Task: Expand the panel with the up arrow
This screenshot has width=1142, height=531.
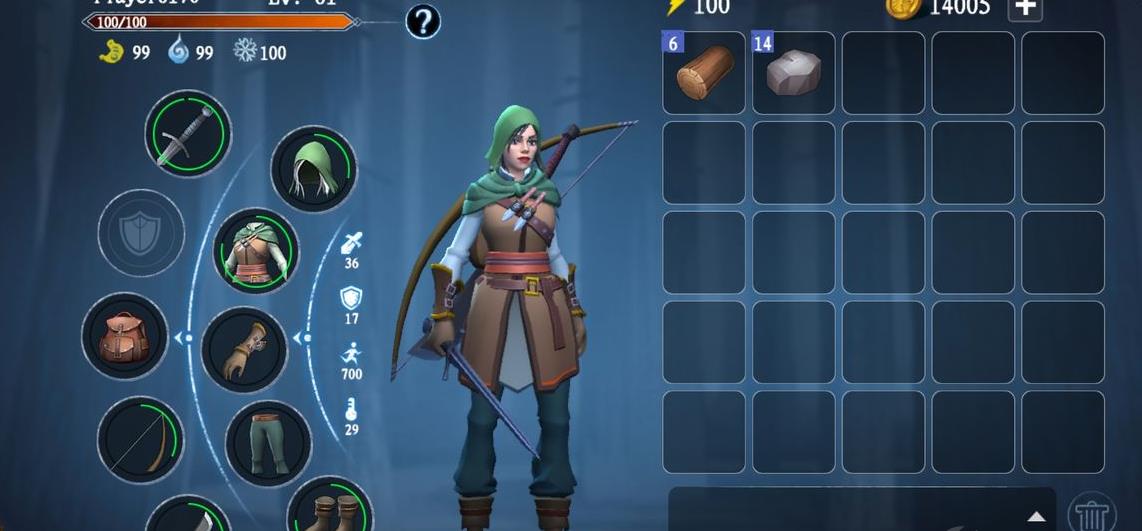Action: click(1036, 517)
